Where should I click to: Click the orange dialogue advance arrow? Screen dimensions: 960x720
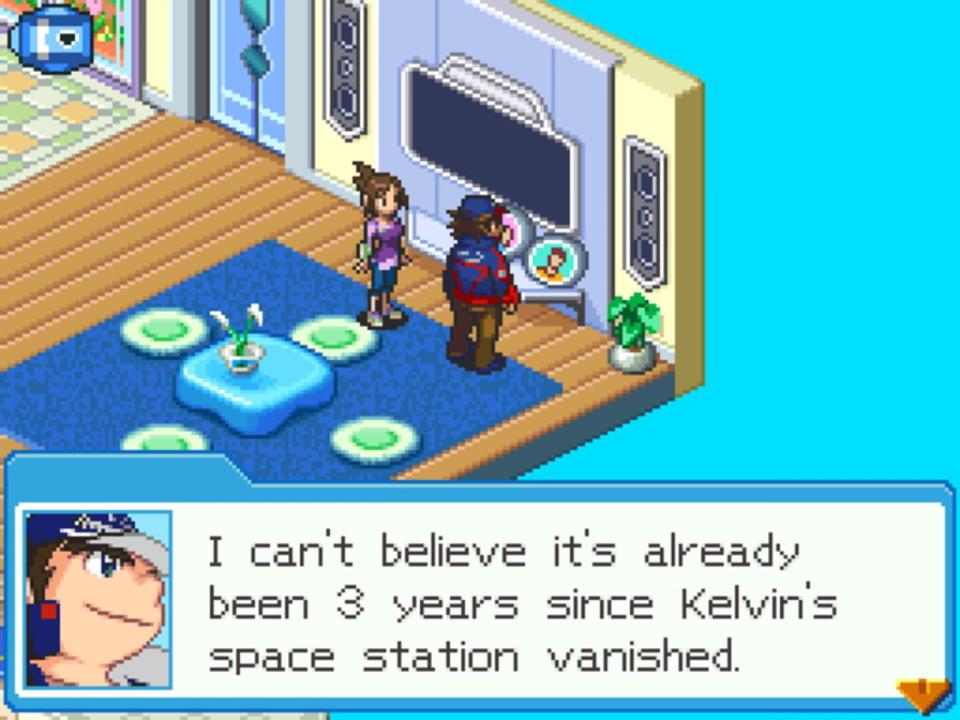pyautogui.click(x=922, y=694)
